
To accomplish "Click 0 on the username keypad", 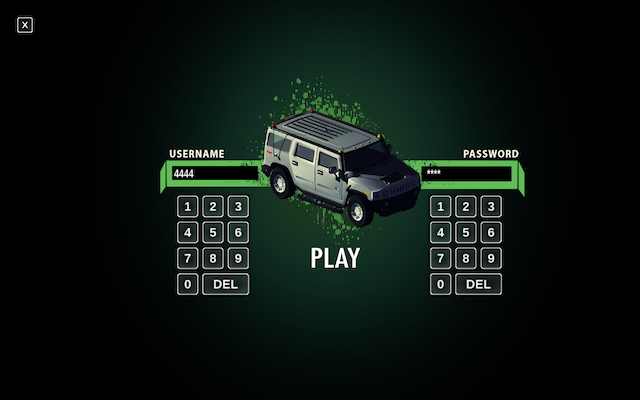I will [x=188, y=285].
